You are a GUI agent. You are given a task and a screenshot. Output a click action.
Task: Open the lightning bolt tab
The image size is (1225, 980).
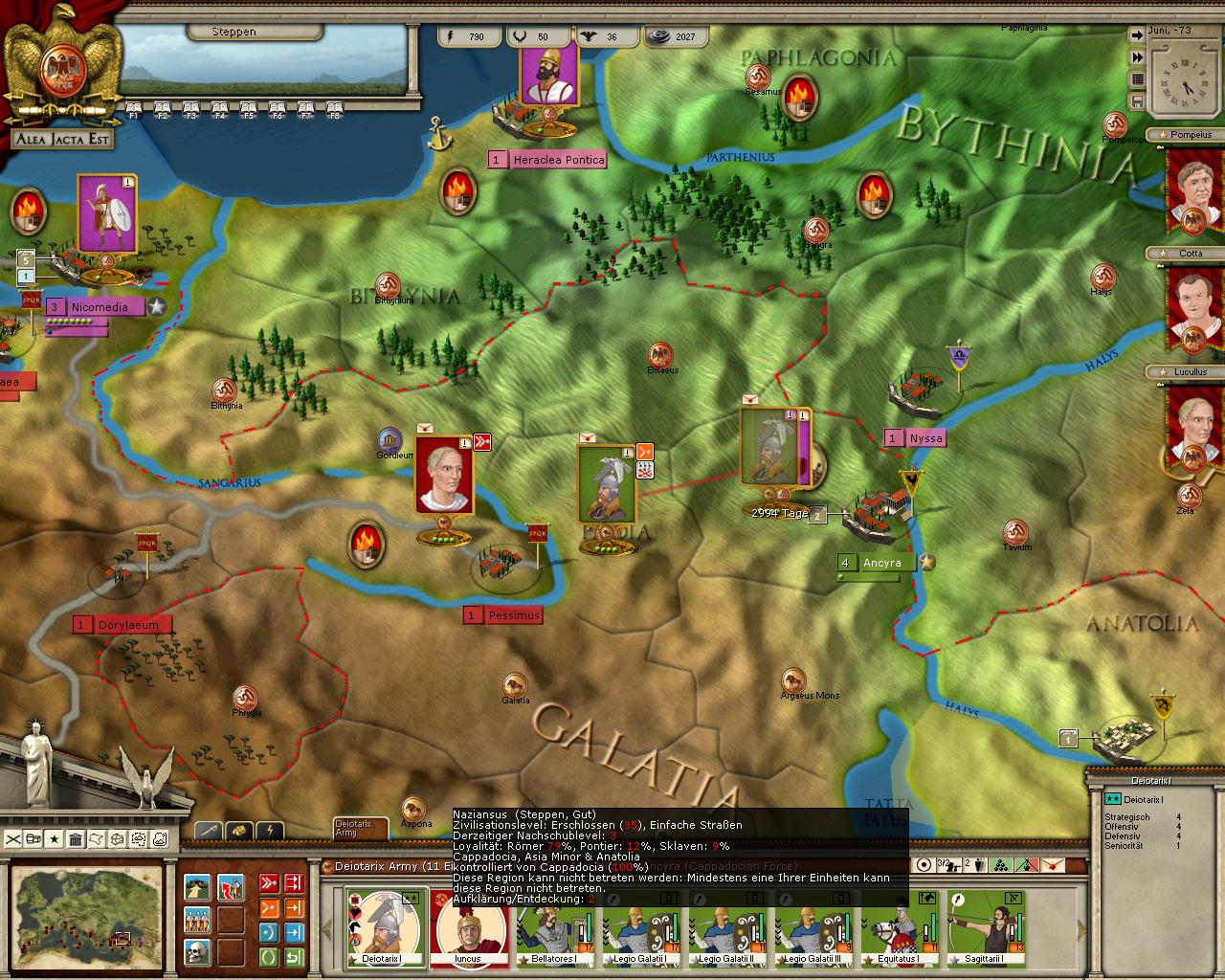[x=271, y=831]
